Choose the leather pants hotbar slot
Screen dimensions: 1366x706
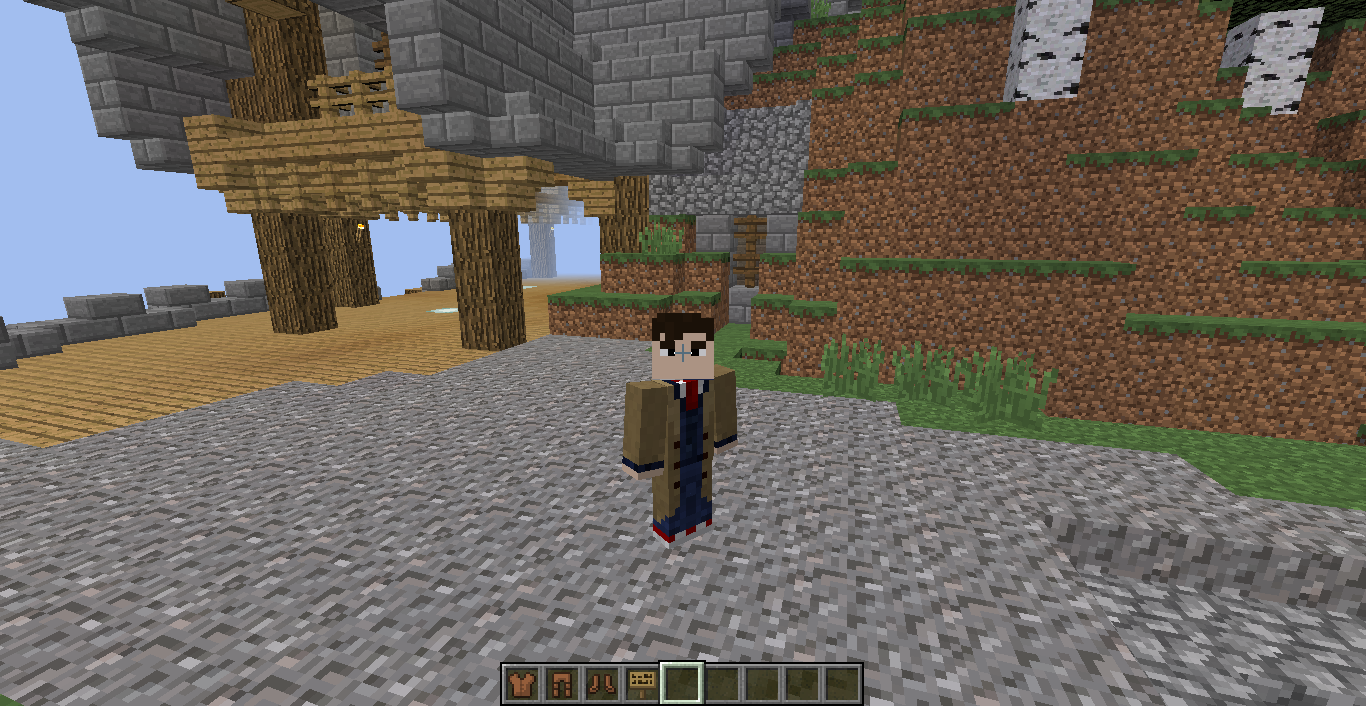point(561,684)
